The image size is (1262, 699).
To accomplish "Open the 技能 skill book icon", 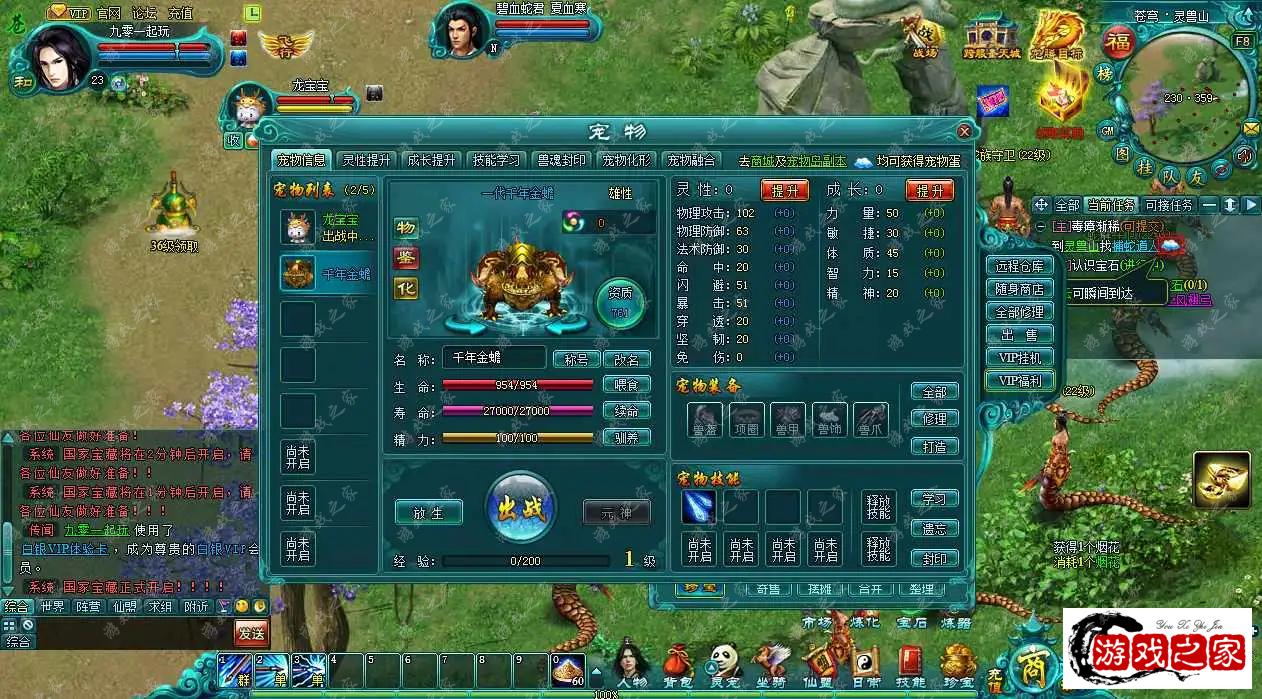I will tap(910, 665).
